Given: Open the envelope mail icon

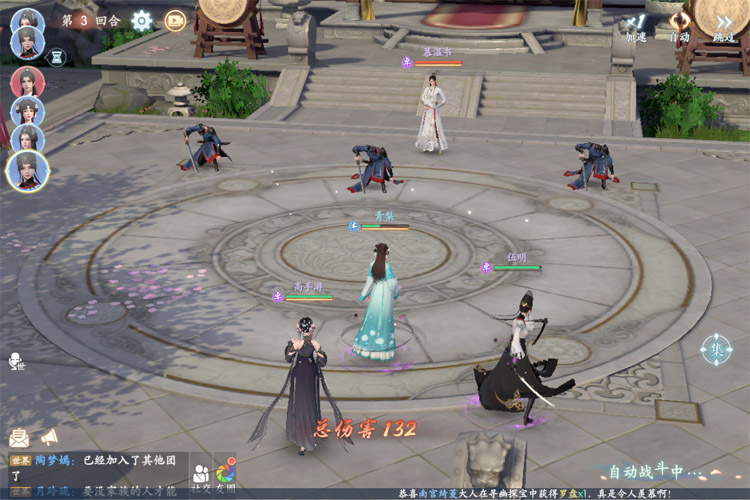Looking at the screenshot, I should coord(19,437).
